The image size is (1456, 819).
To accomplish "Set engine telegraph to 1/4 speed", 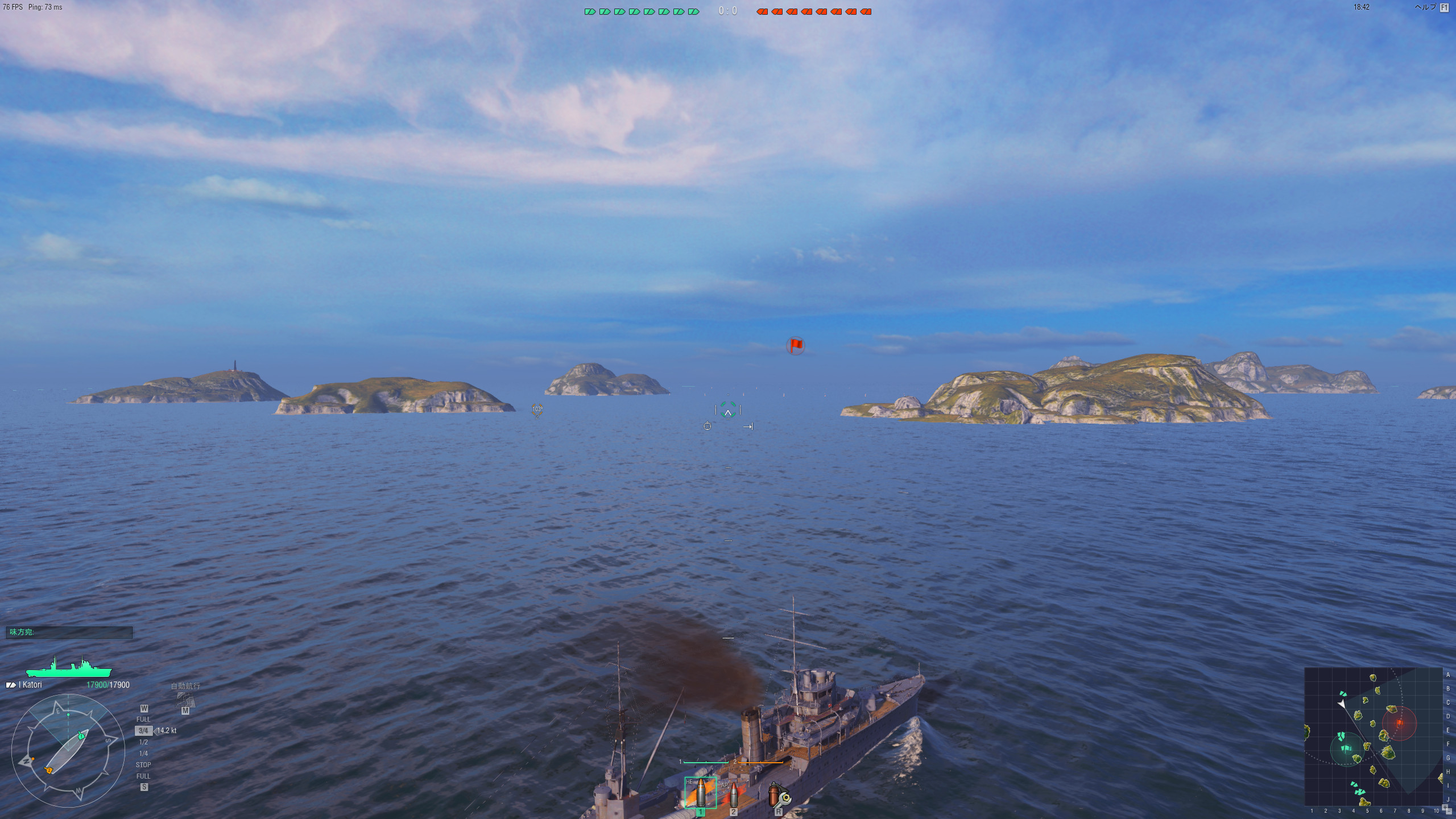I will (143, 754).
